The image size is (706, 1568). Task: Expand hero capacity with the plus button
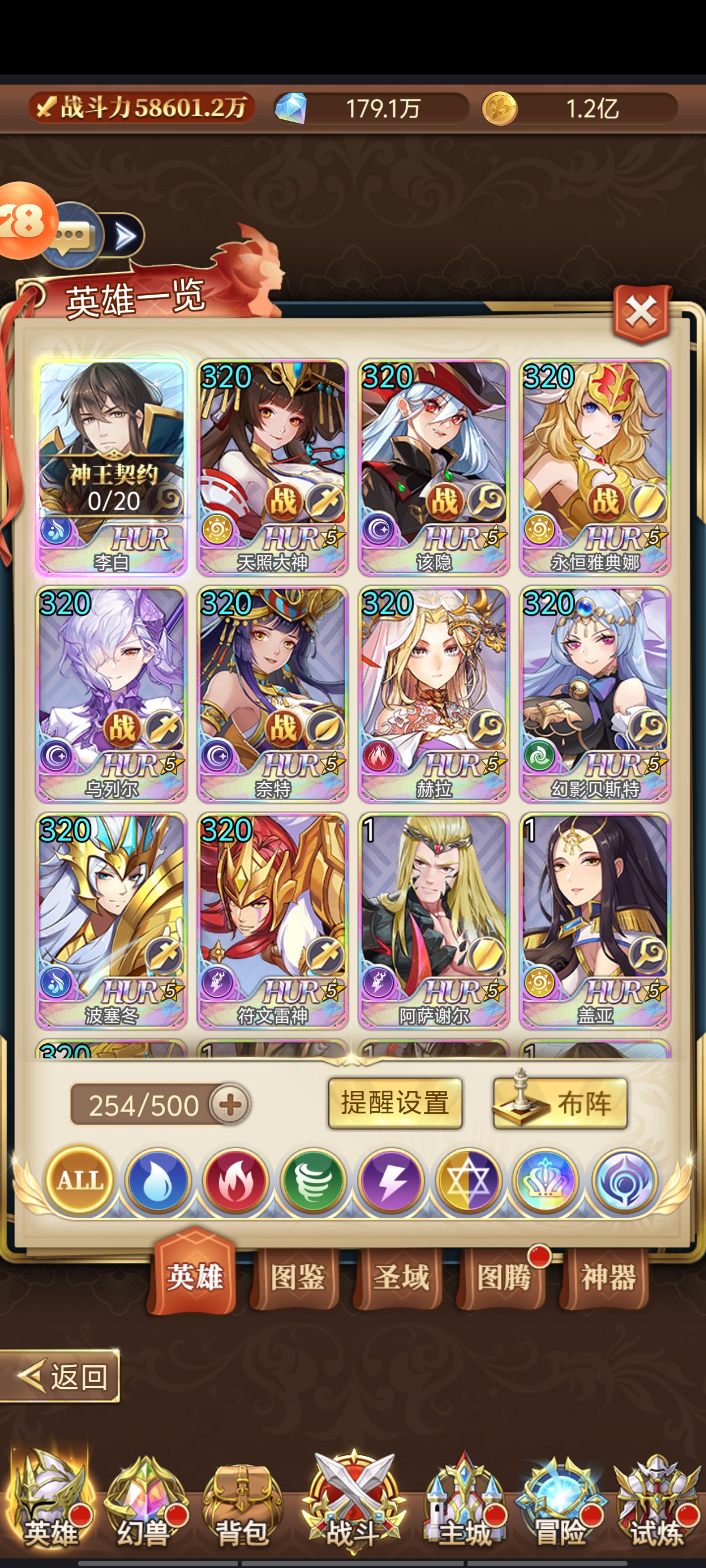click(x=230, y=1104)
